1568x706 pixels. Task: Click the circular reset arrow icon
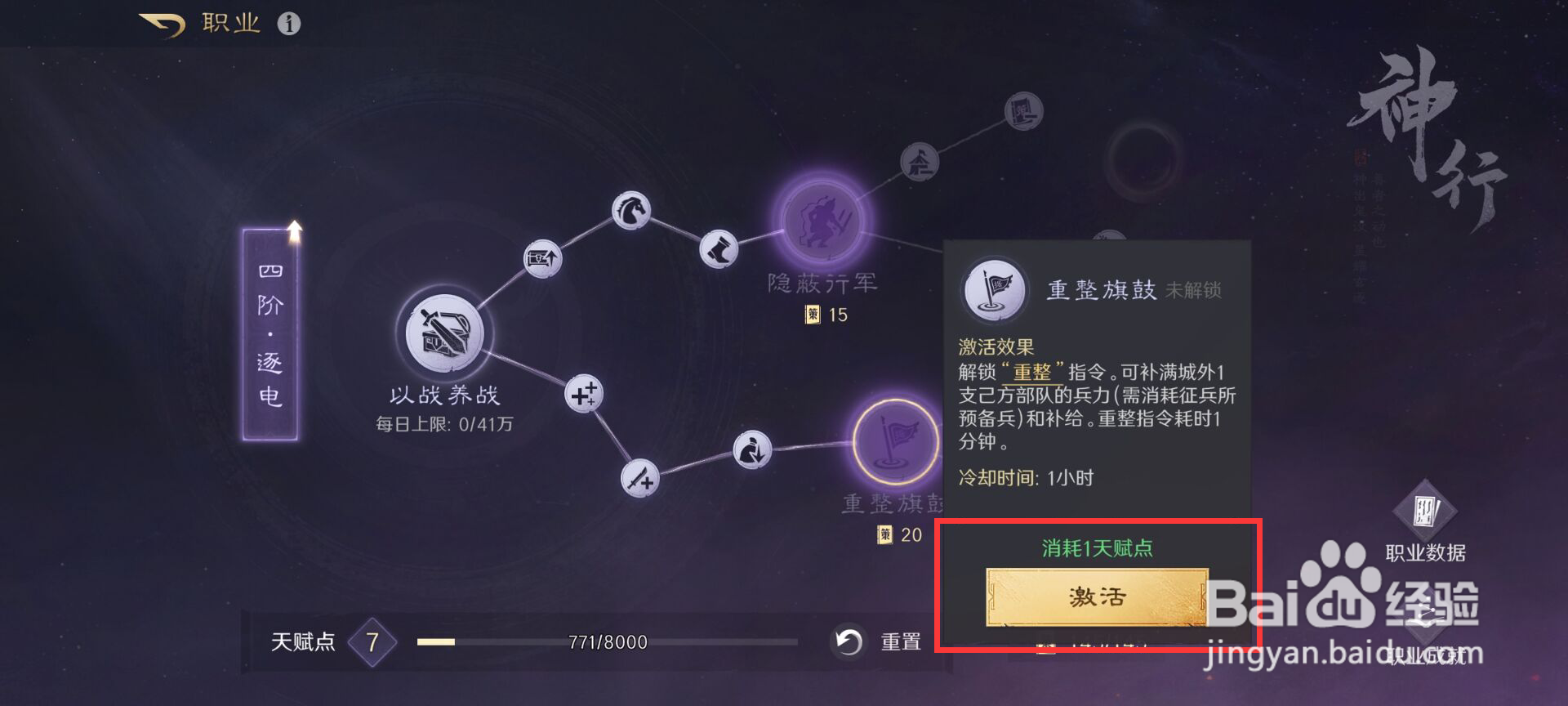(x=849, y=641)
